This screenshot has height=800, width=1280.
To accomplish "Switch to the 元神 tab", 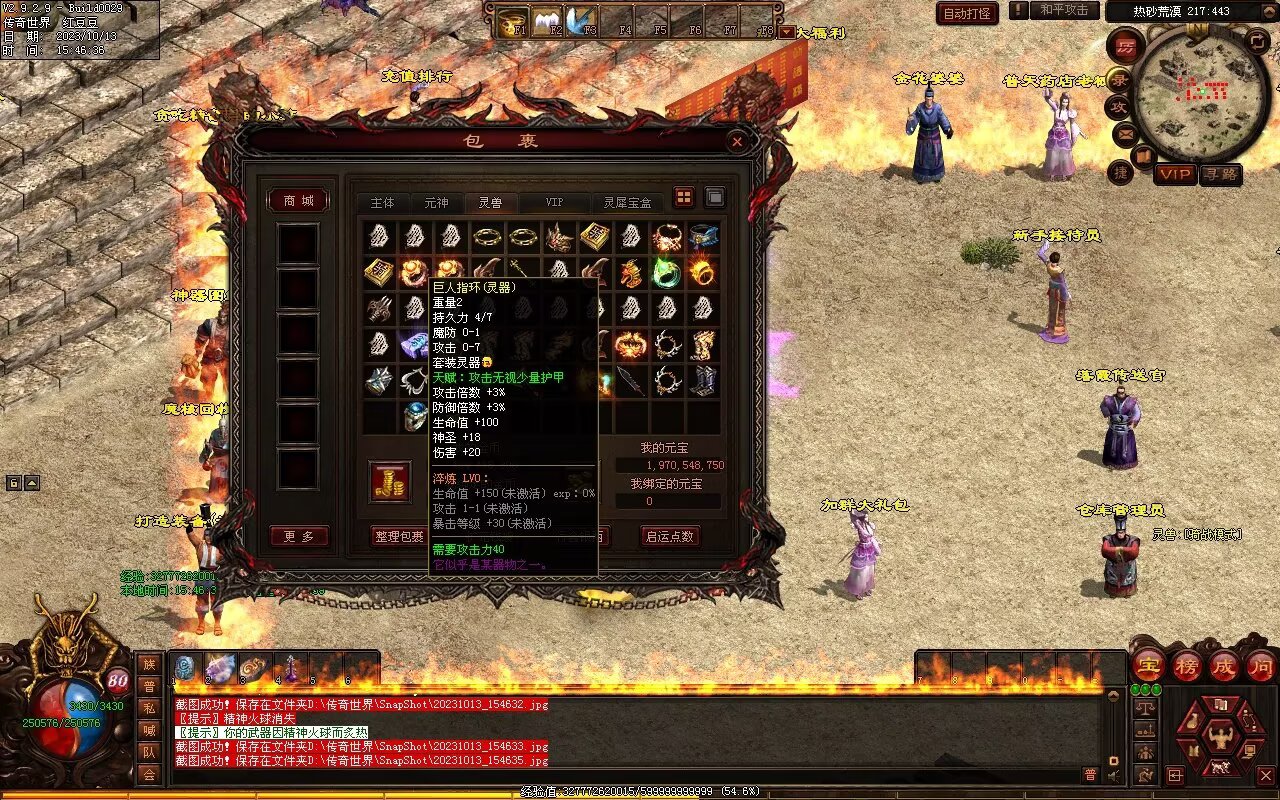I will (436, 202).
